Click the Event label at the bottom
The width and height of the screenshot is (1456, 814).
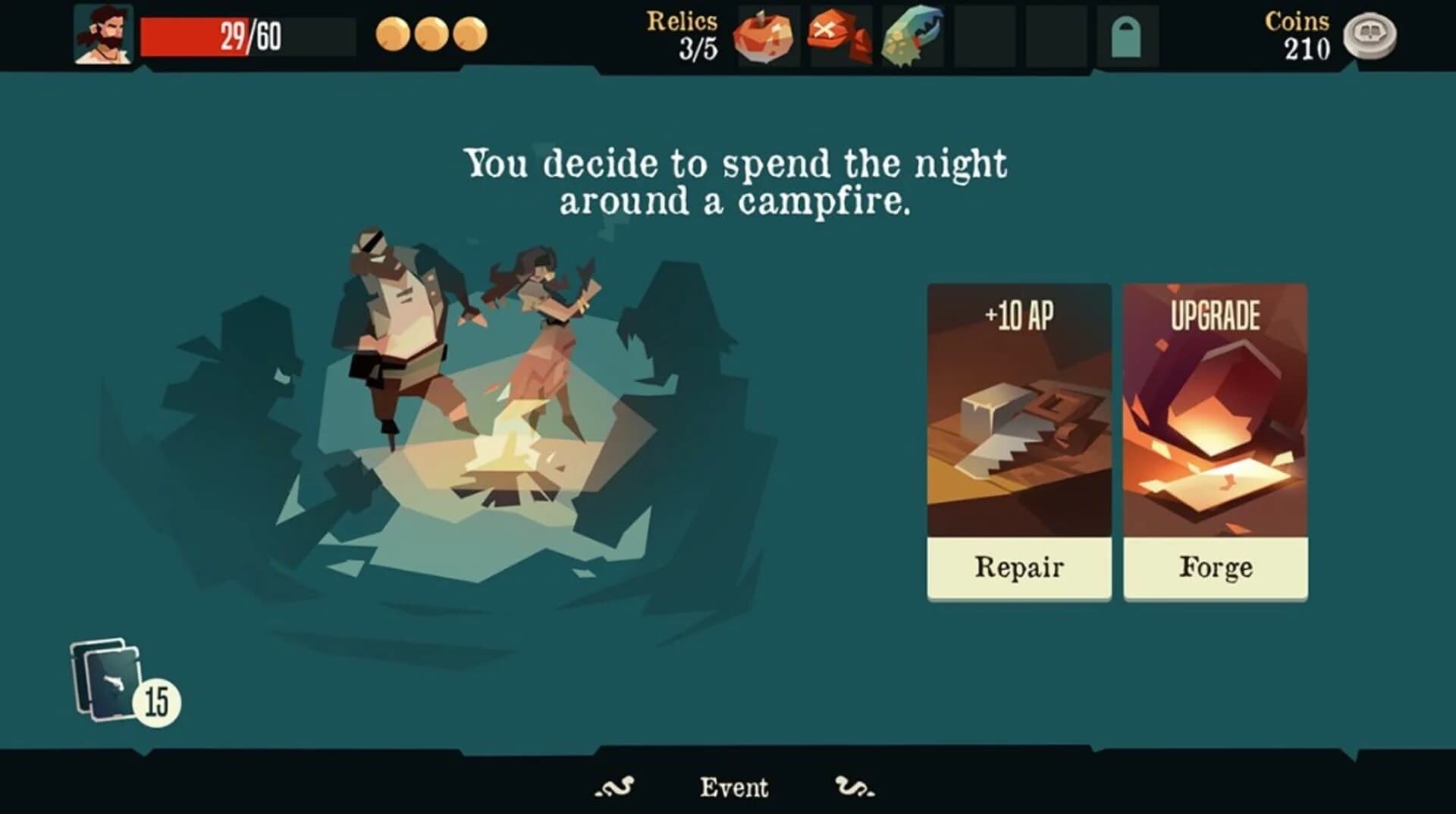click(734, 787)
